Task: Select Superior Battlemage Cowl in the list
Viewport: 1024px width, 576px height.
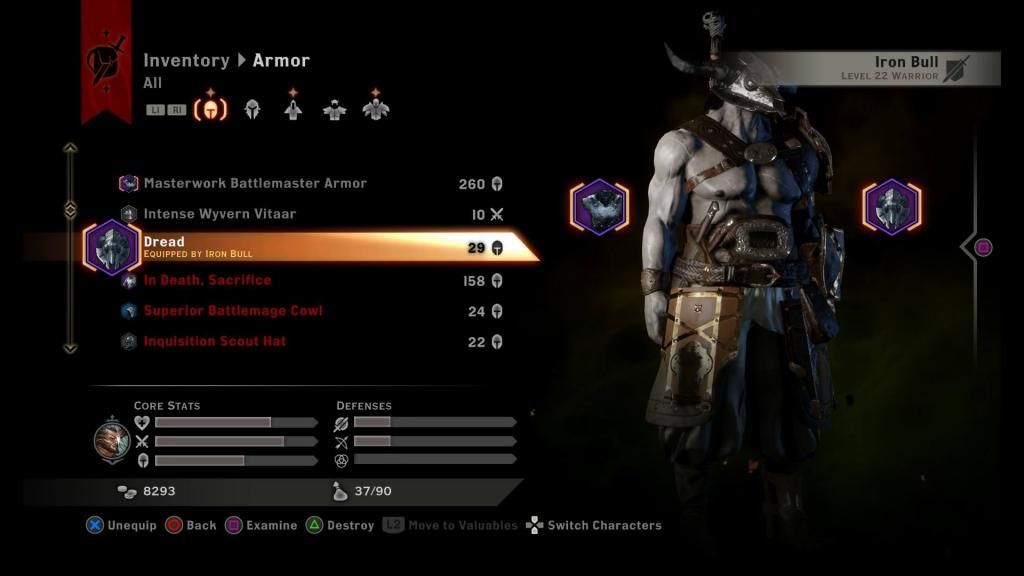Action: pos(233,311)
